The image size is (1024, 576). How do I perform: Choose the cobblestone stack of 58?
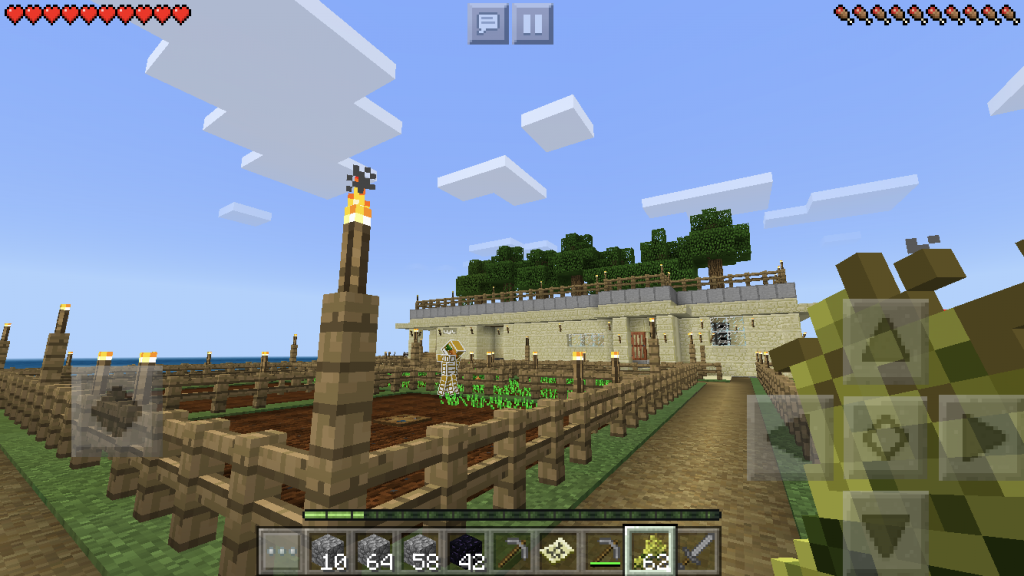tap(420, 551)
